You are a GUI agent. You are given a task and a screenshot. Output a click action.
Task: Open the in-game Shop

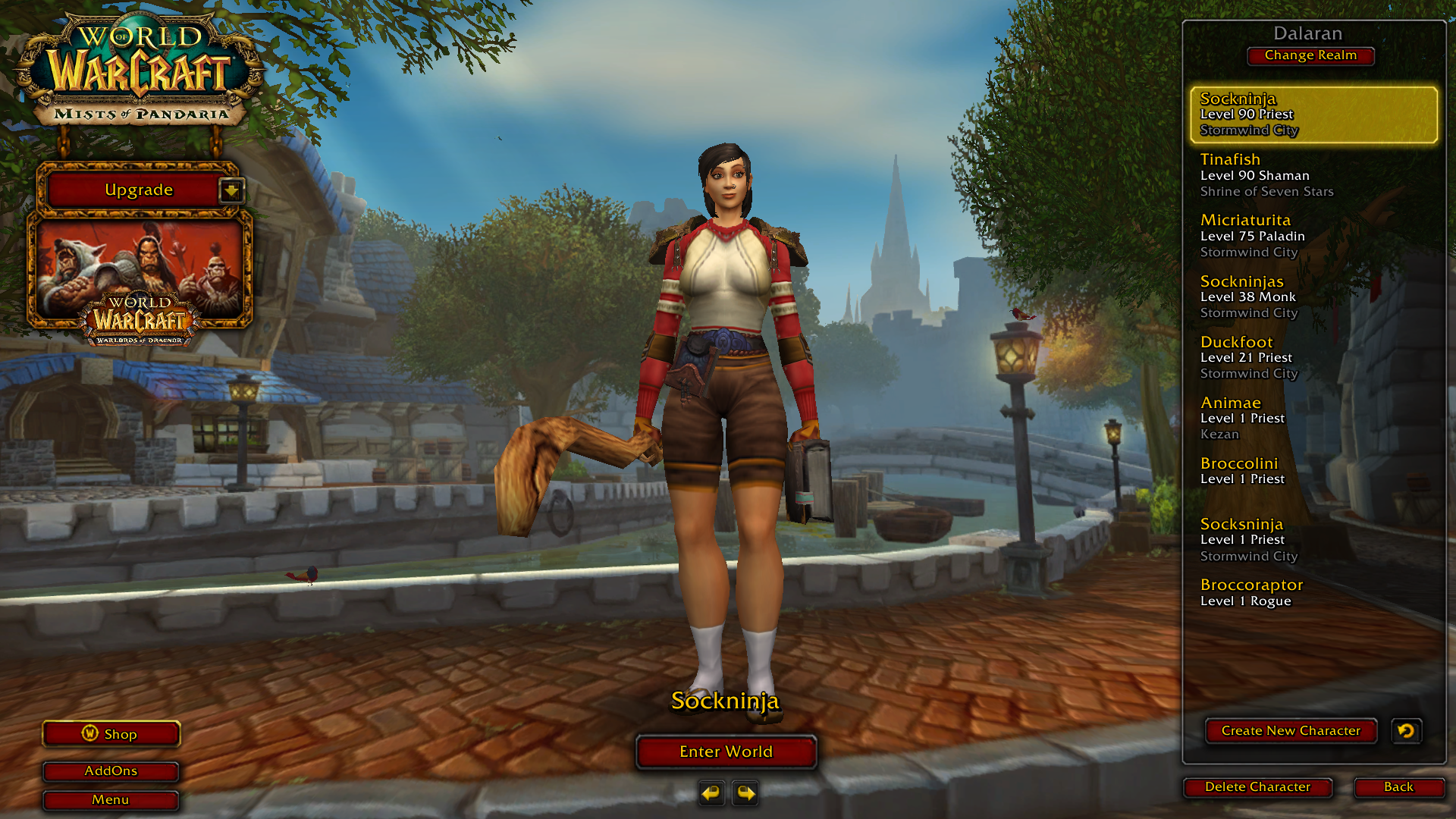(111, 734)
